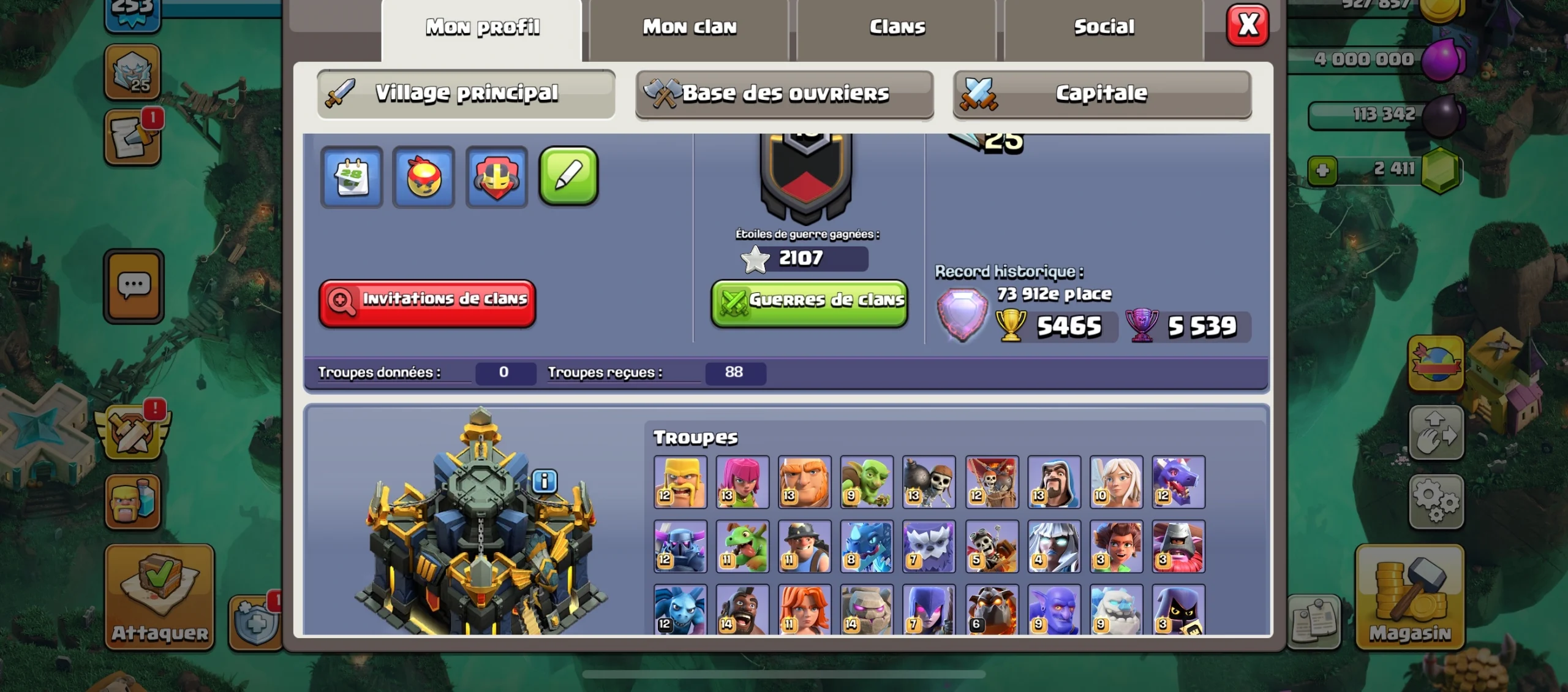Switch to the Mon clan tab
This screenshot has height=692, width=1568.
click(689, 26)
